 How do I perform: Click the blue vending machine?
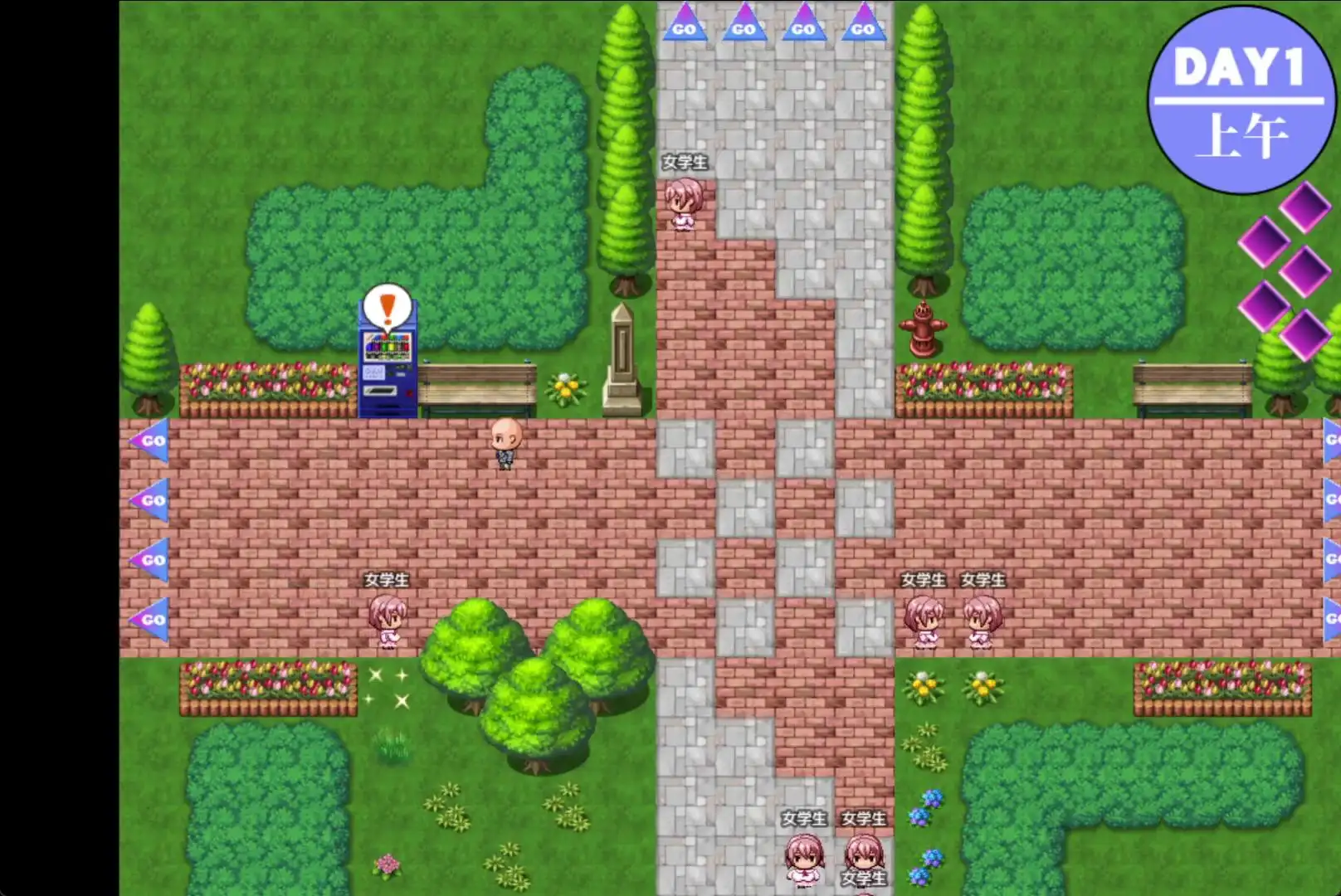tap(386, 369)
